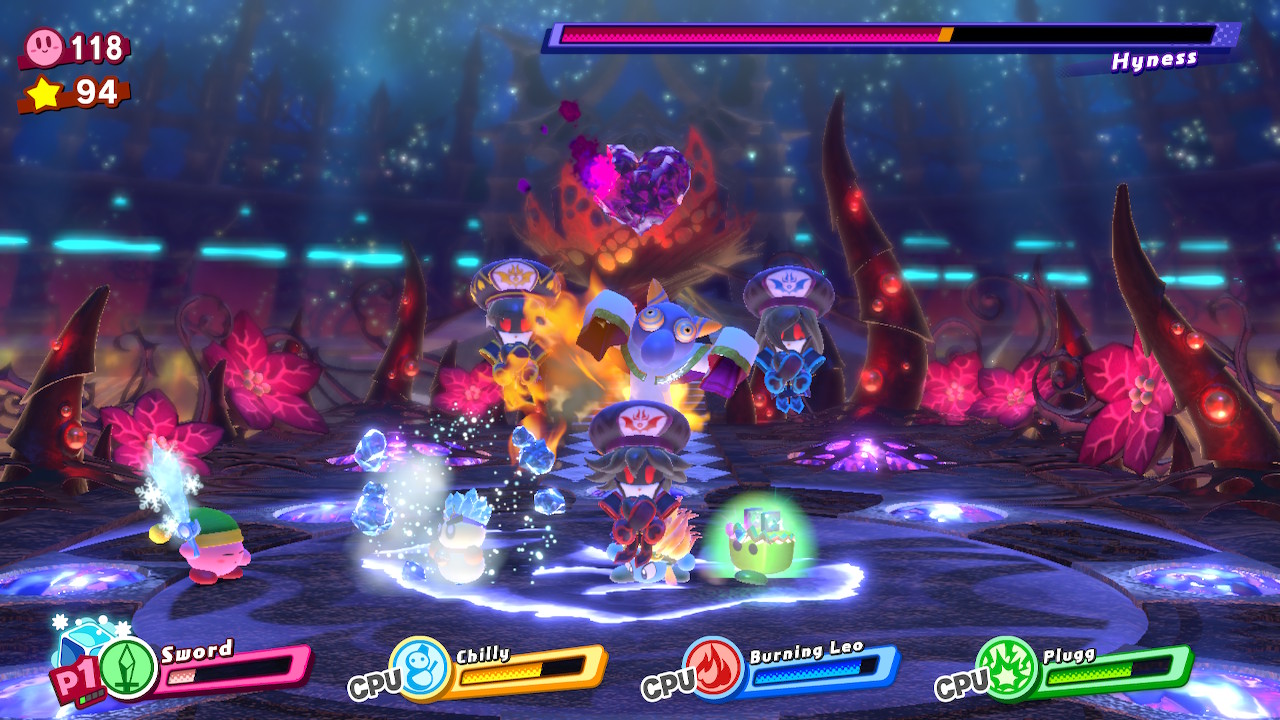This screenshot has height=720, width=1280.
Task: Select Chilly's blue snowman ability icon
Action: click(x=419, y=667)
